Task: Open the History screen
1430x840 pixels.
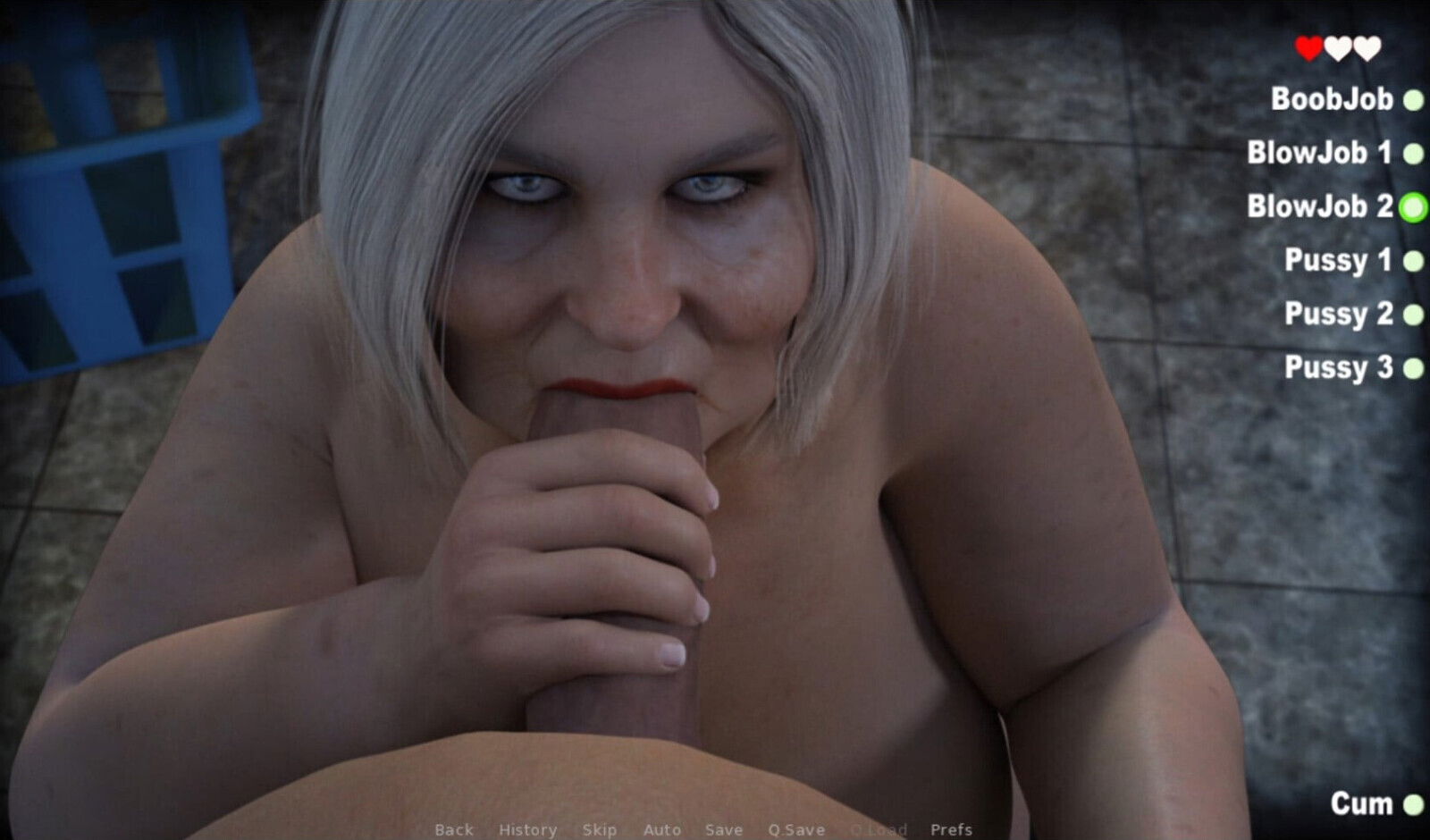Action: click(527, 829)
